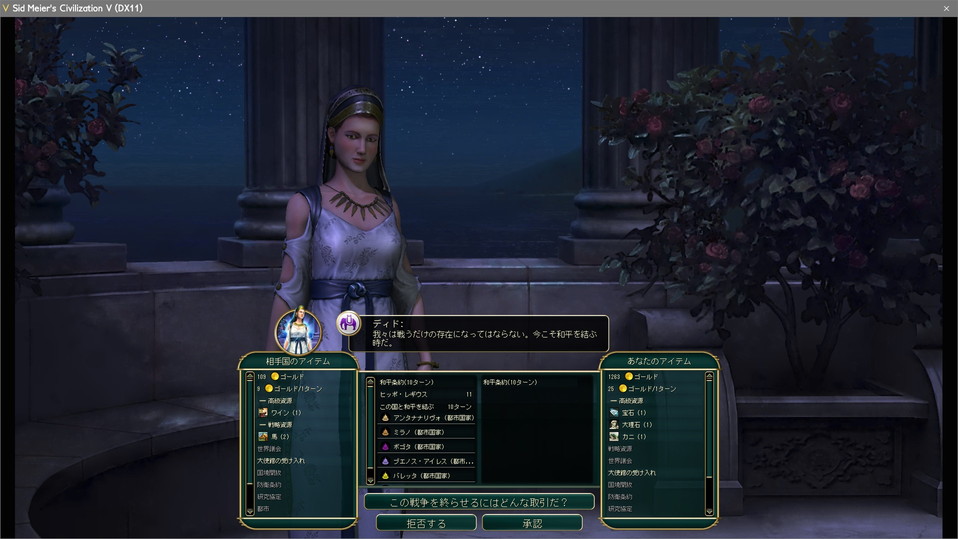958x539 pixels.
Task: Select your 25 gold-per-turn item
Action: point(647,389)
